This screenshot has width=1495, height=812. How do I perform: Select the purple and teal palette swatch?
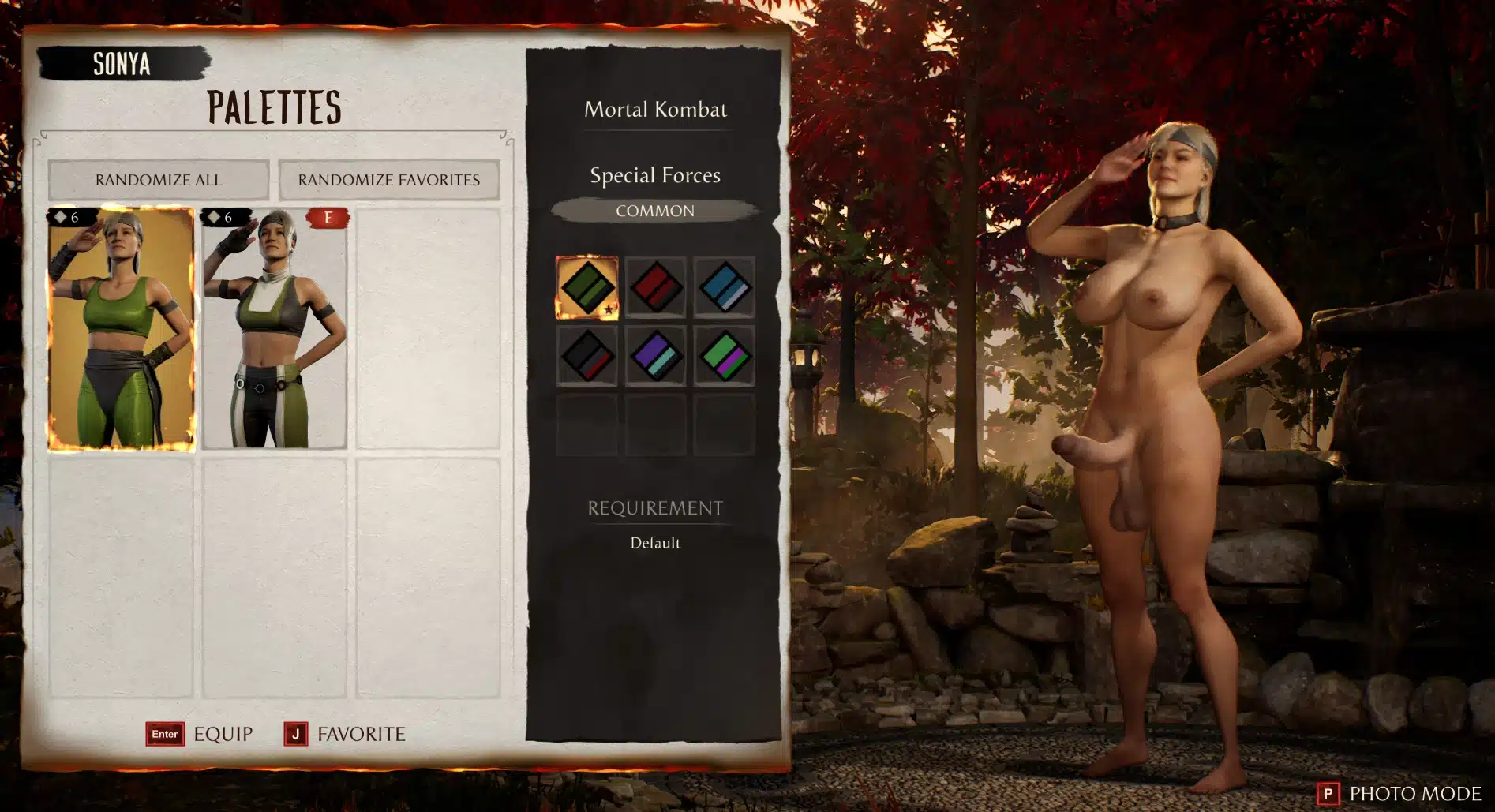(x=655, y=356)
